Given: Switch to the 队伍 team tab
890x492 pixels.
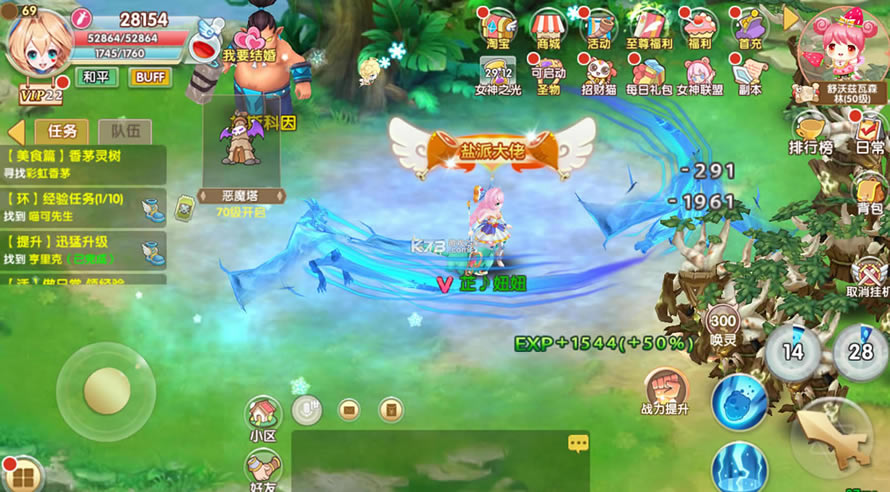Looking at the screenshot, I should click(x=125, y=131).
